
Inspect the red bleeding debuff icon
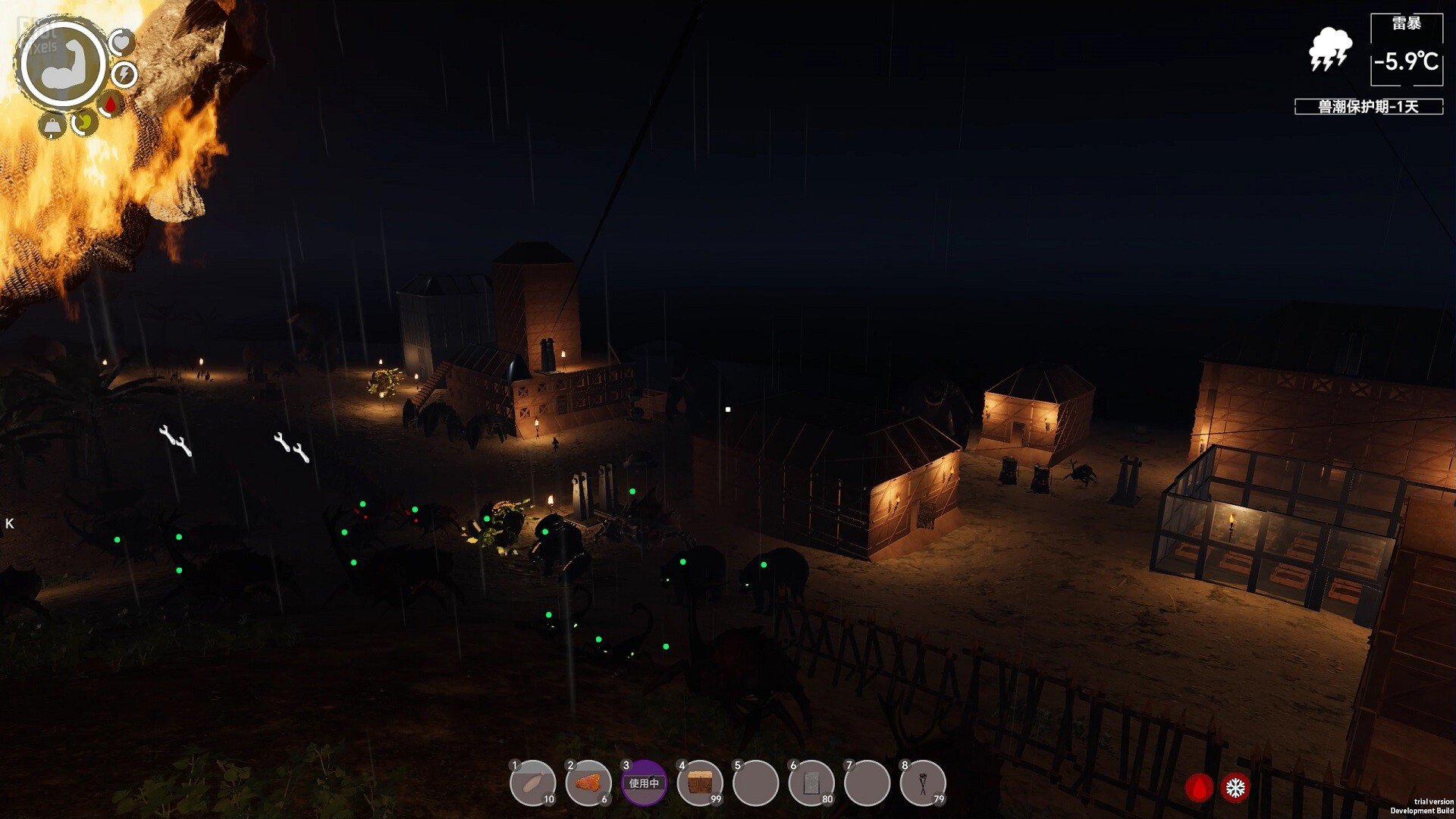(x=1199, y=788)
